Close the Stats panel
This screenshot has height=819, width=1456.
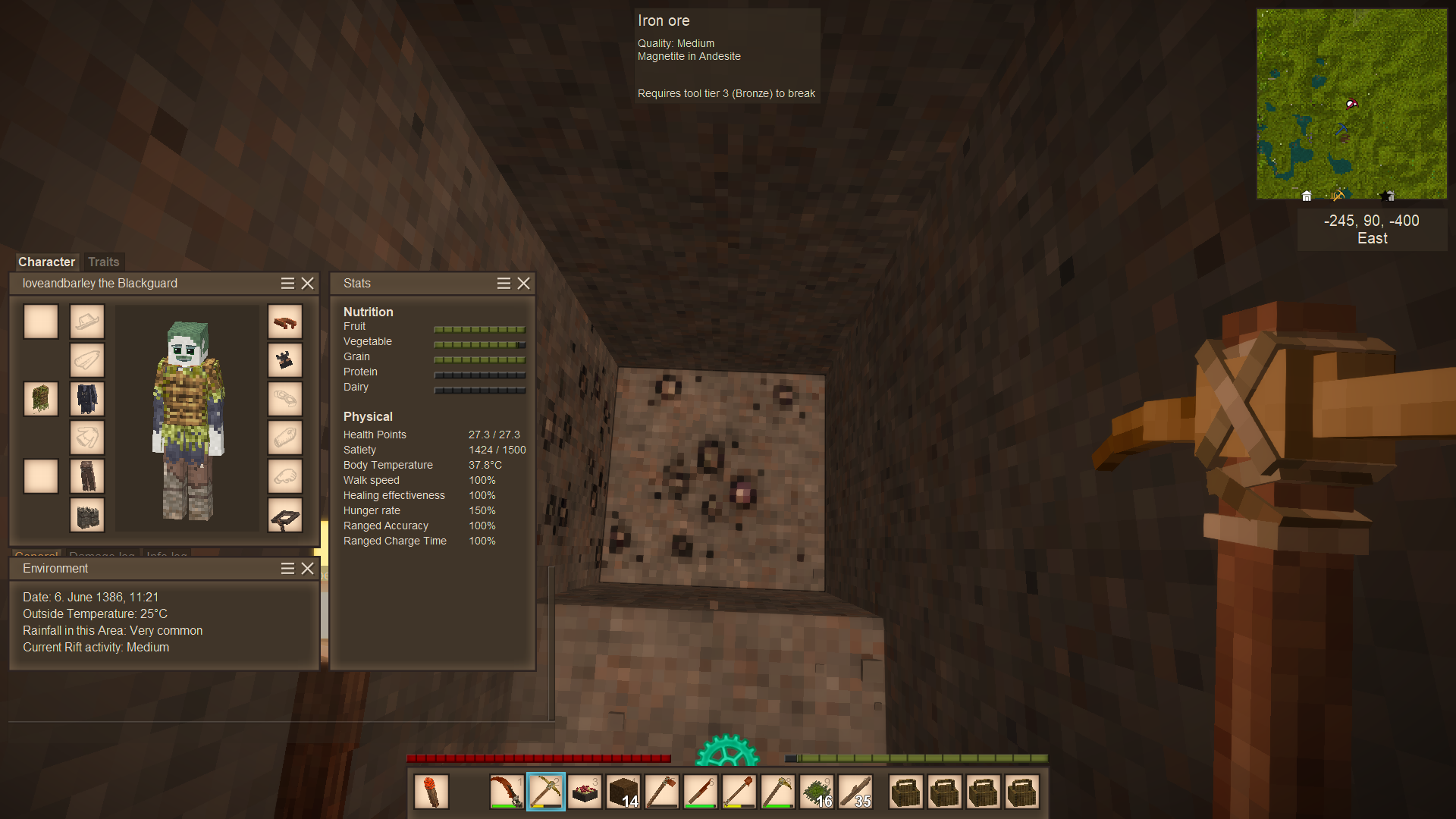(523, 283)
